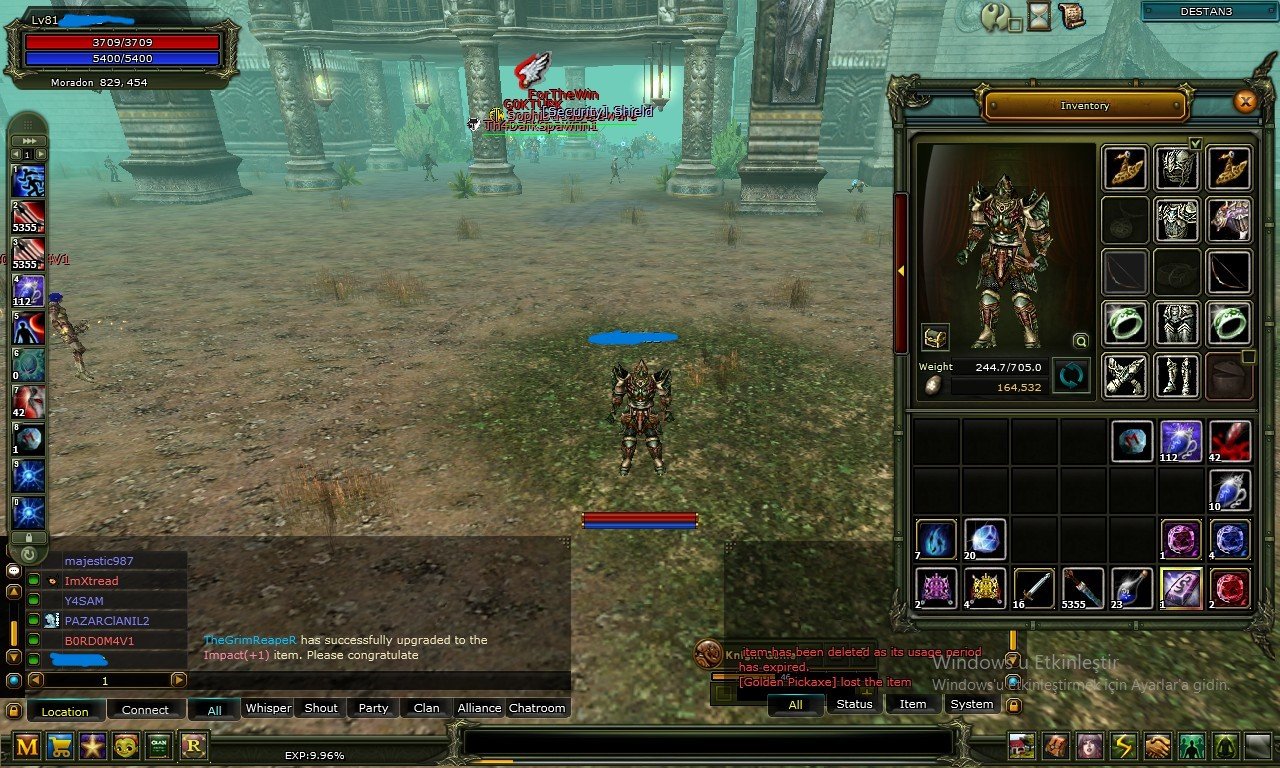Select ImXtread in the player list
1280x768 pixels.
pyautogui.click(x=91, y=581)
